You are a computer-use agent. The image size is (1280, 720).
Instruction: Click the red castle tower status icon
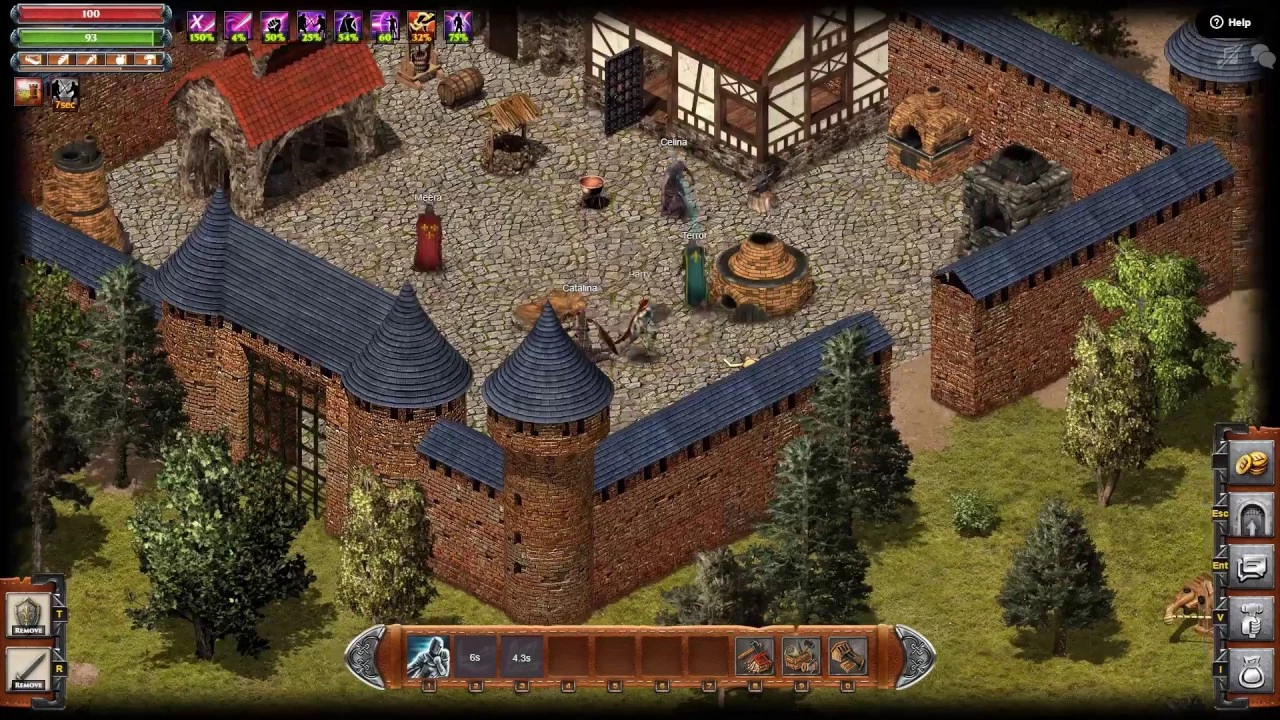[28, 92]
